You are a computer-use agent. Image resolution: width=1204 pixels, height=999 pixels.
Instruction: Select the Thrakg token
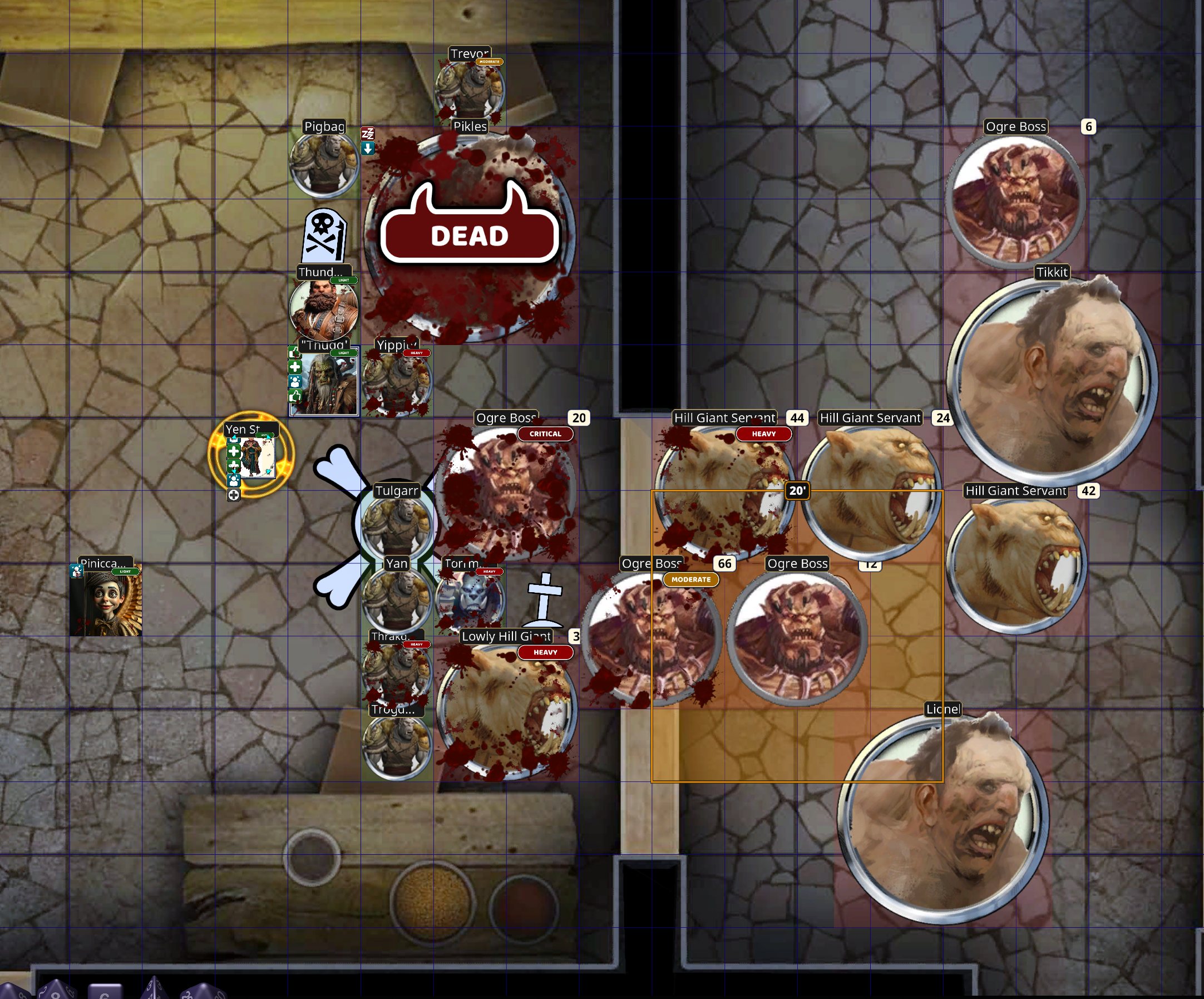(x=397, y=672)
